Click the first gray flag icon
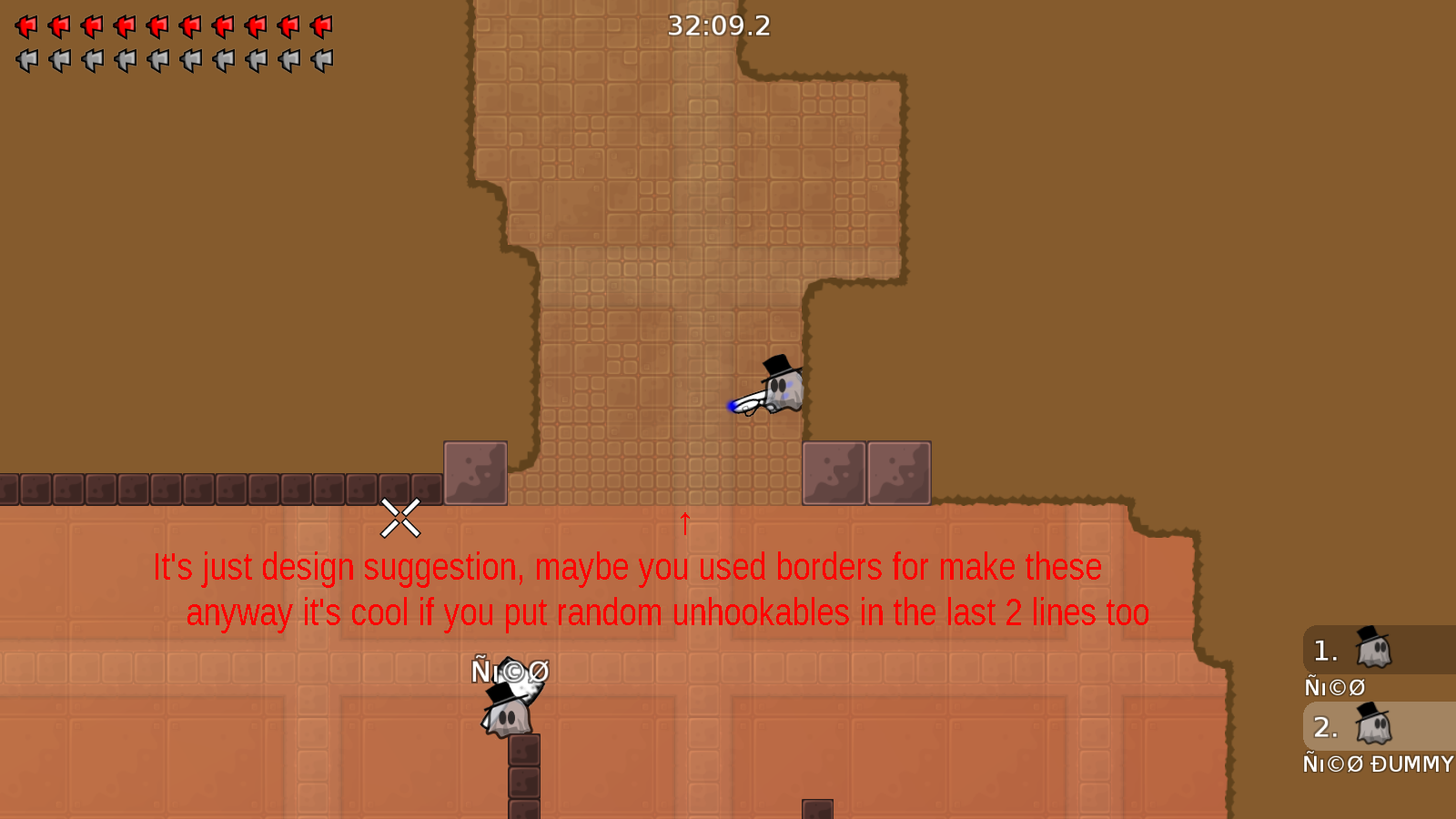Image resolution: width=1456 pixels, height=819 pixels. tap(25, 61)
